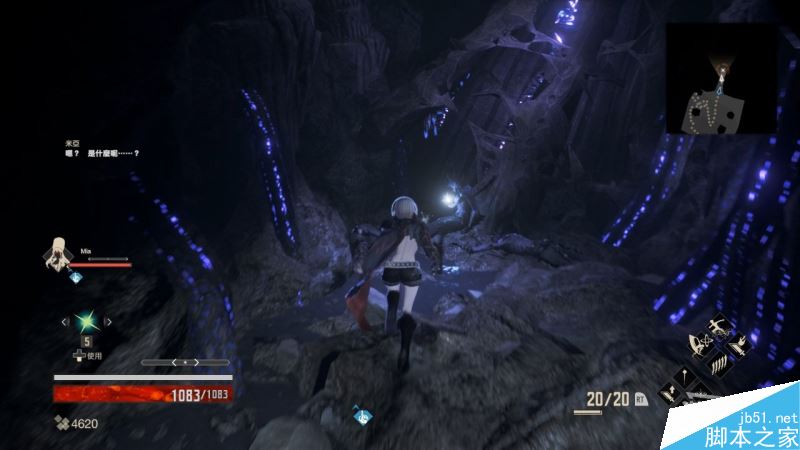Viewport: 800px width, 450px height.
Task: Switch quick item with the right arrow
Action: (108, 321)
